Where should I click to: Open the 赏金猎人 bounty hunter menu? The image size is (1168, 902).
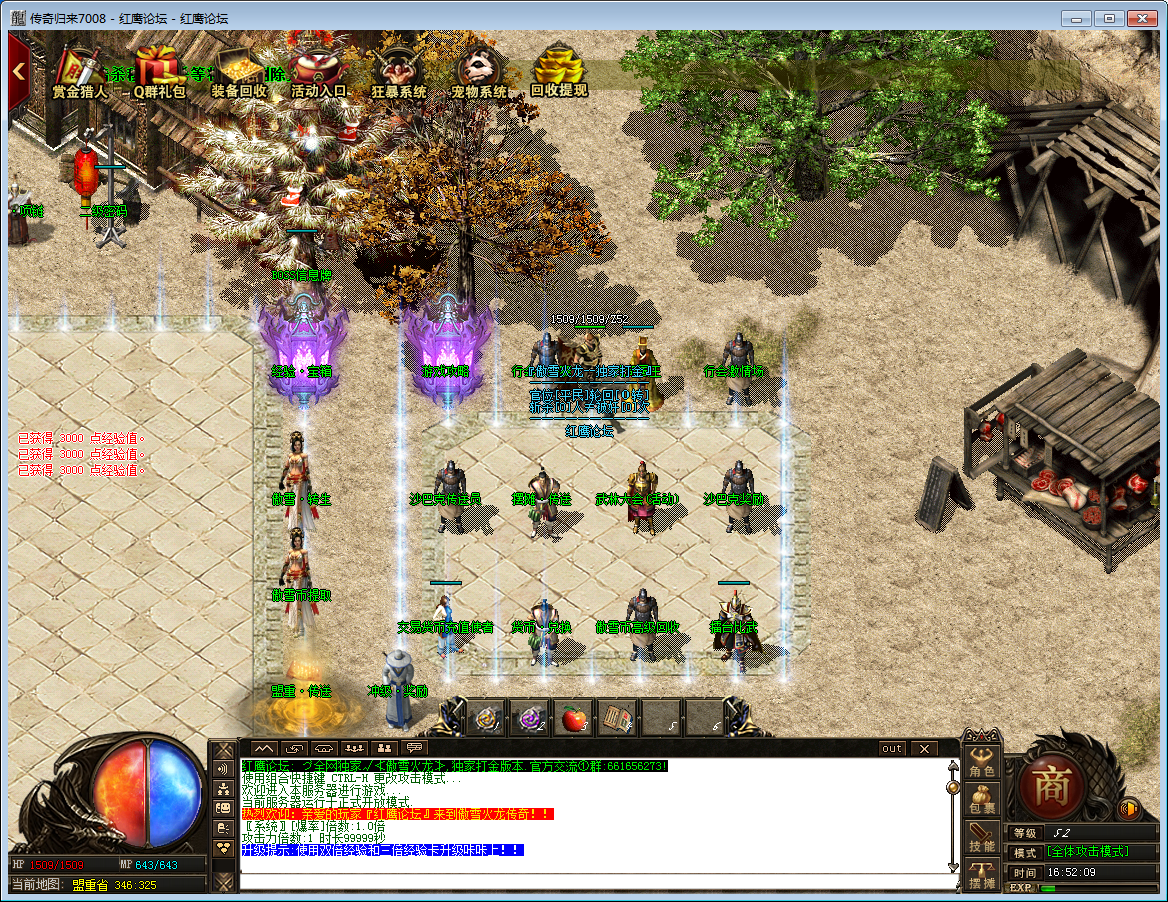(x=80, y=69)
